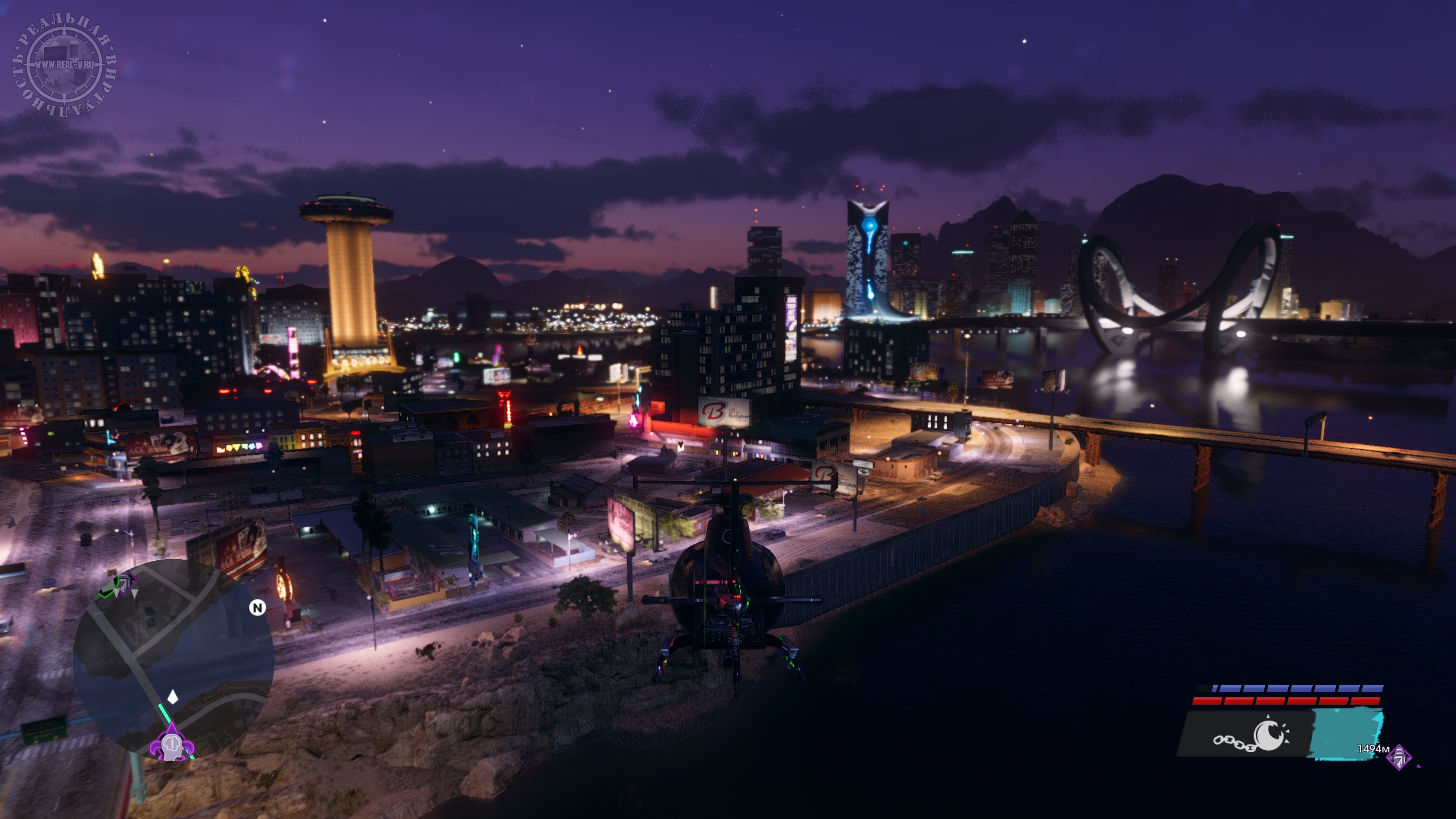Viewport: 1456px width, 819px height.
Task: Select the purple fleur-de-lis mission marker
Action: point(171,744)
